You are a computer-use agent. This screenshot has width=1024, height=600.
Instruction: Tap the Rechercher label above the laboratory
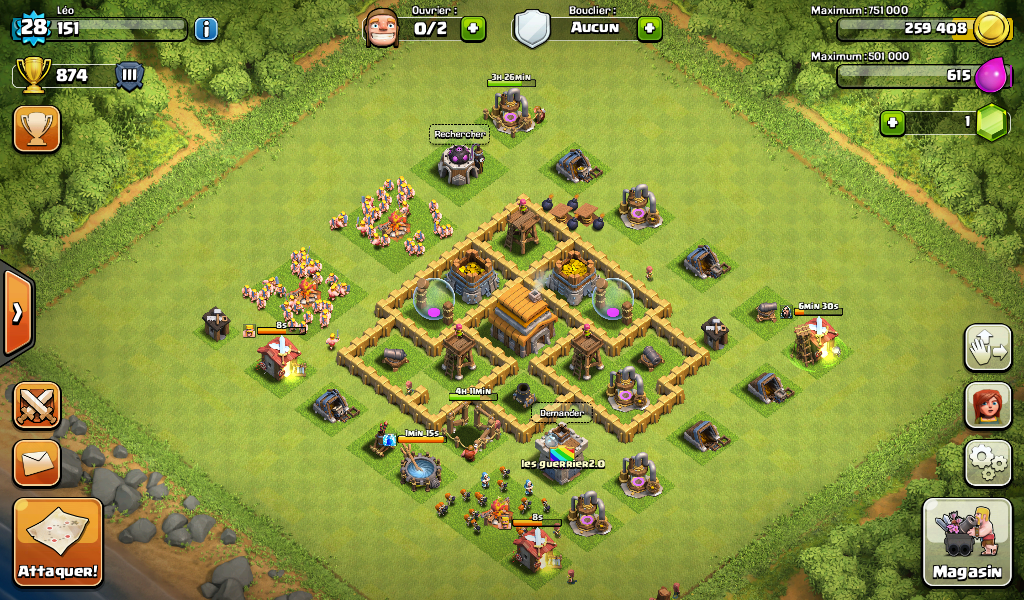point(459,134)
